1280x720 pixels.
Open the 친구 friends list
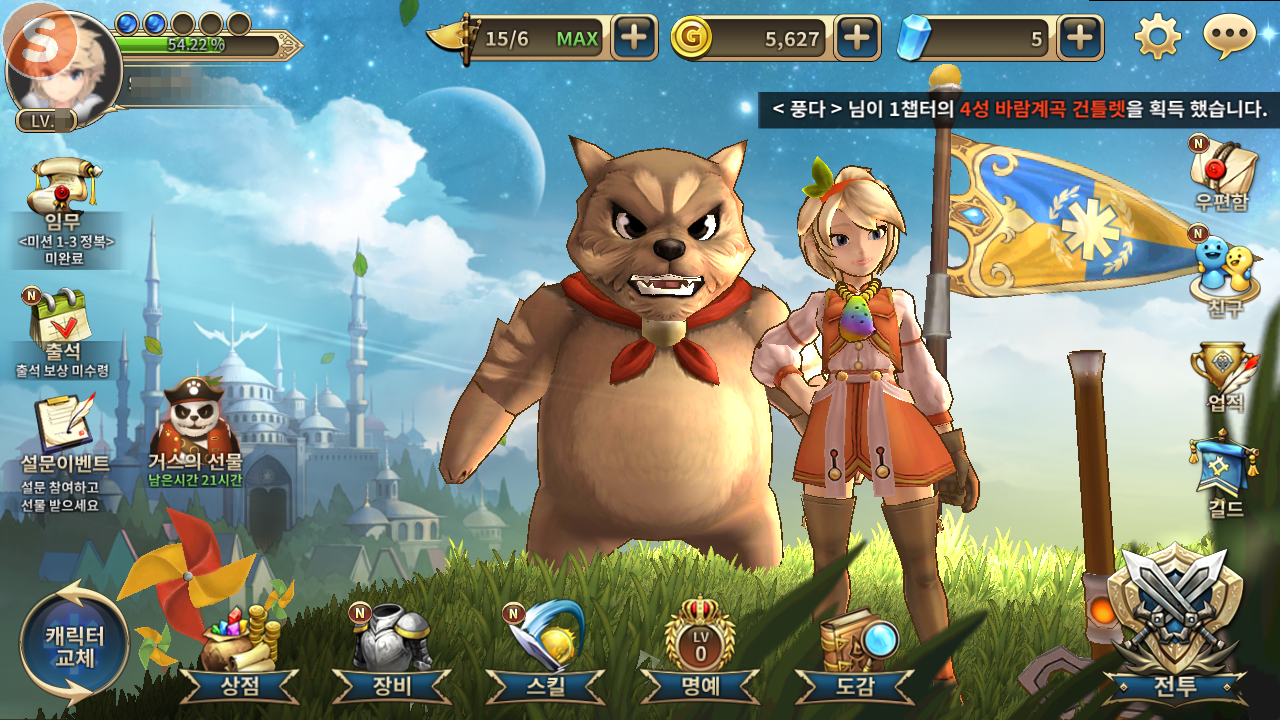[x=1224, y=270]
